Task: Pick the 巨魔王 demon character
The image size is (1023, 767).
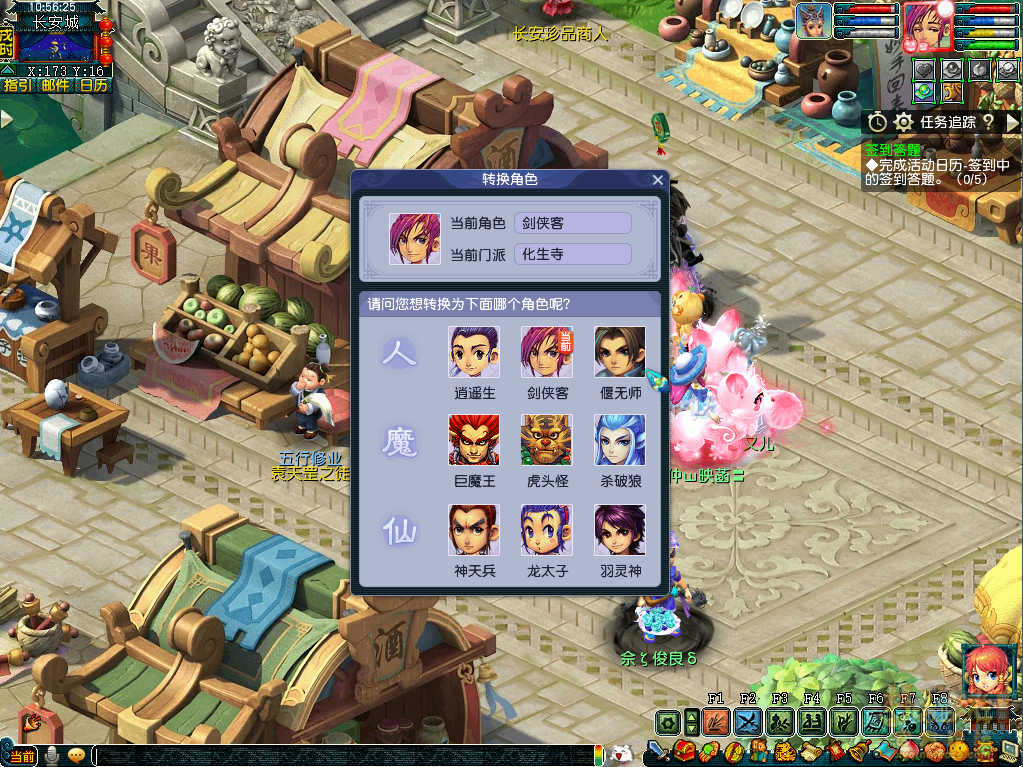Action: (475, 440)
